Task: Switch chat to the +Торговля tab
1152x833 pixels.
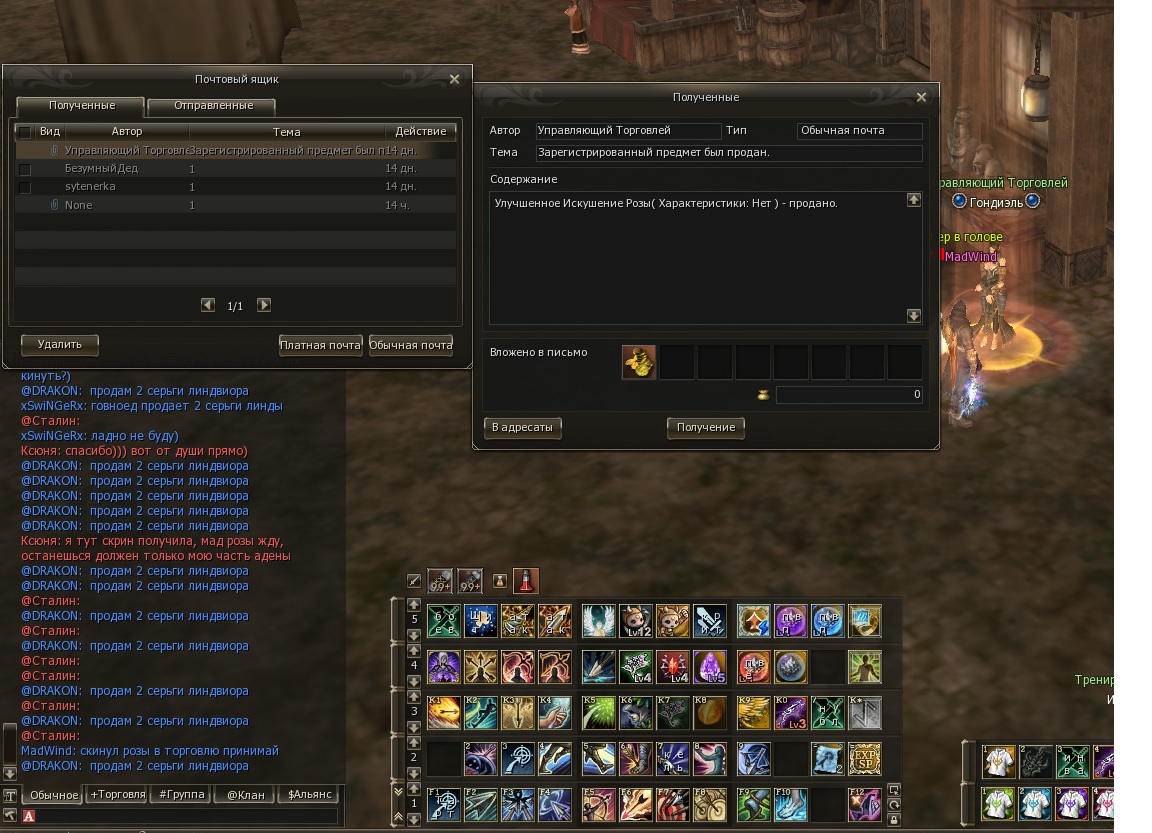Action: pyautogui.click(x=116, y=795)
